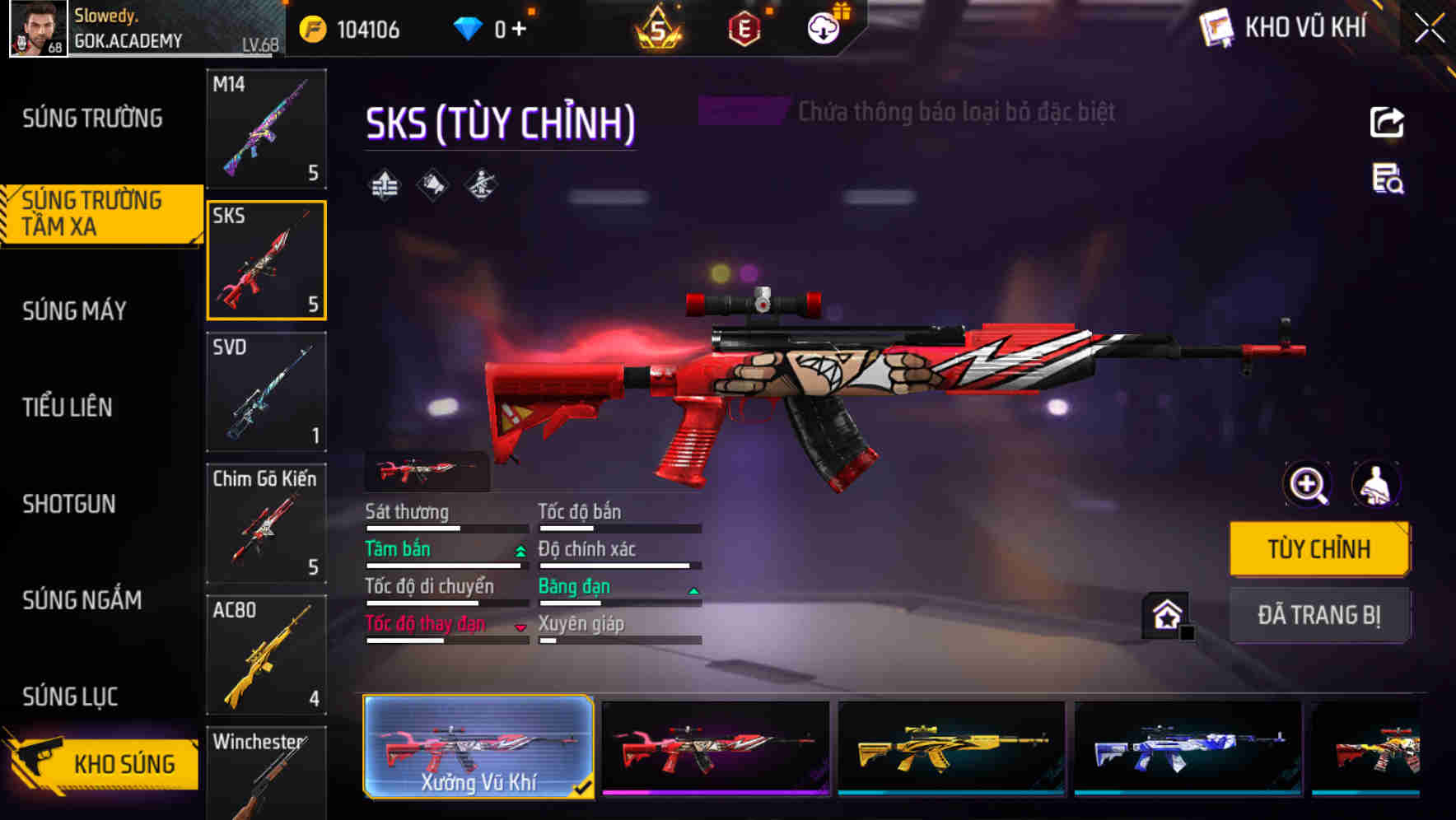The height and width of the screenshot is (820, 1456).
Task: Zoom into the SKS model with magnifier icon
Action: point(1305,484)
